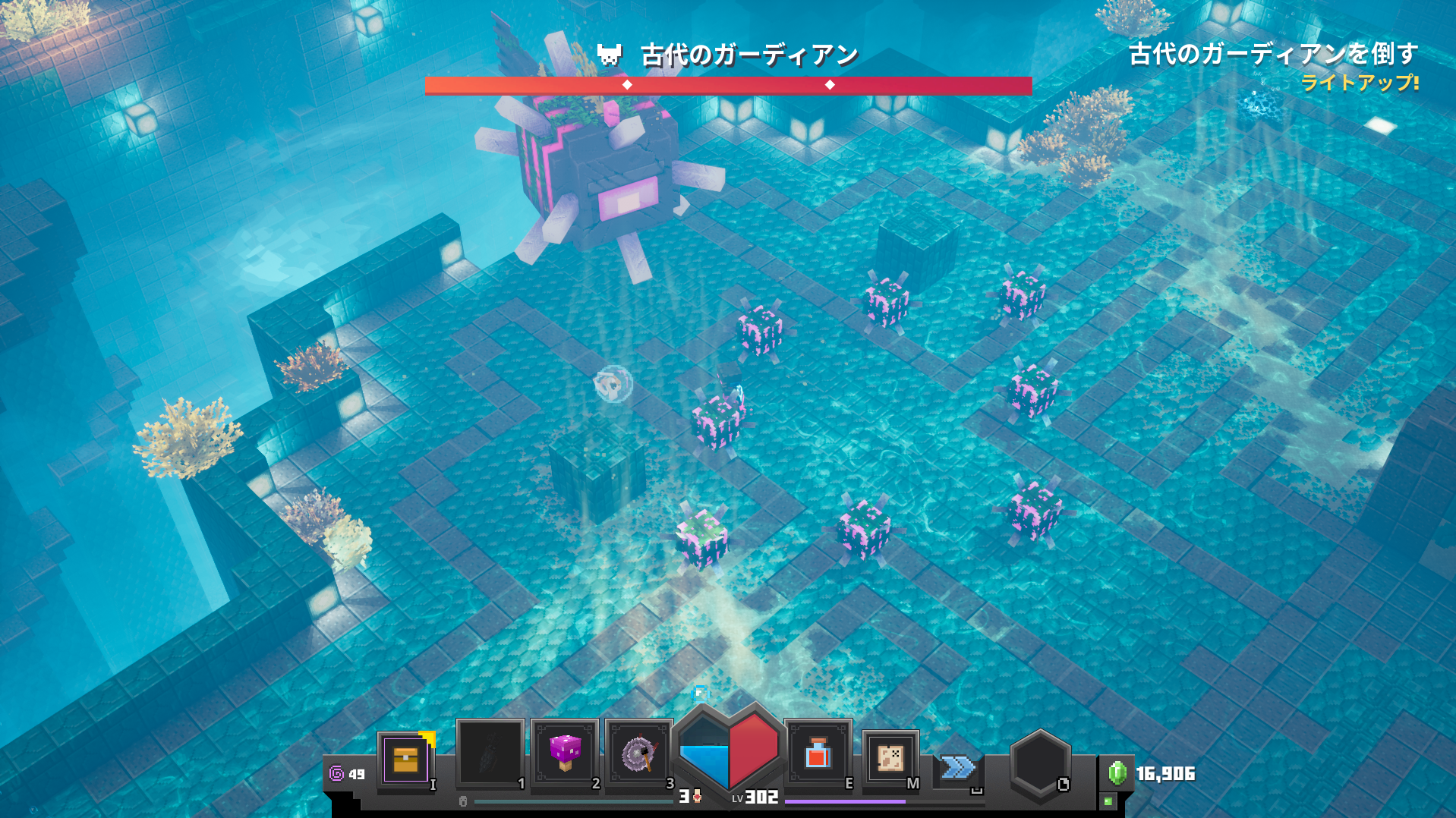Trigger the blue arrows dodge roll

coord(958,768)
